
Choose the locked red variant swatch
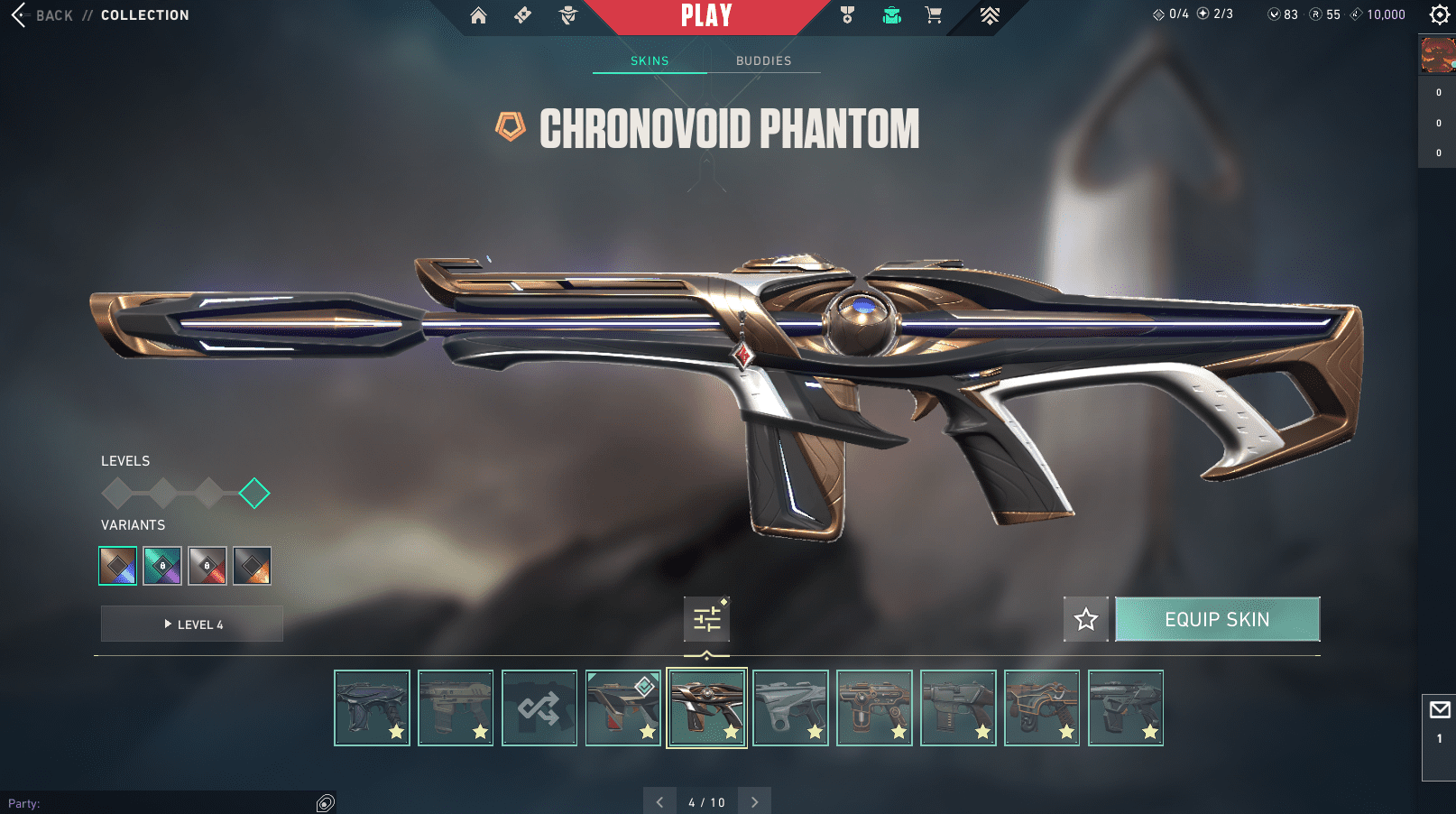click(207, 566)
